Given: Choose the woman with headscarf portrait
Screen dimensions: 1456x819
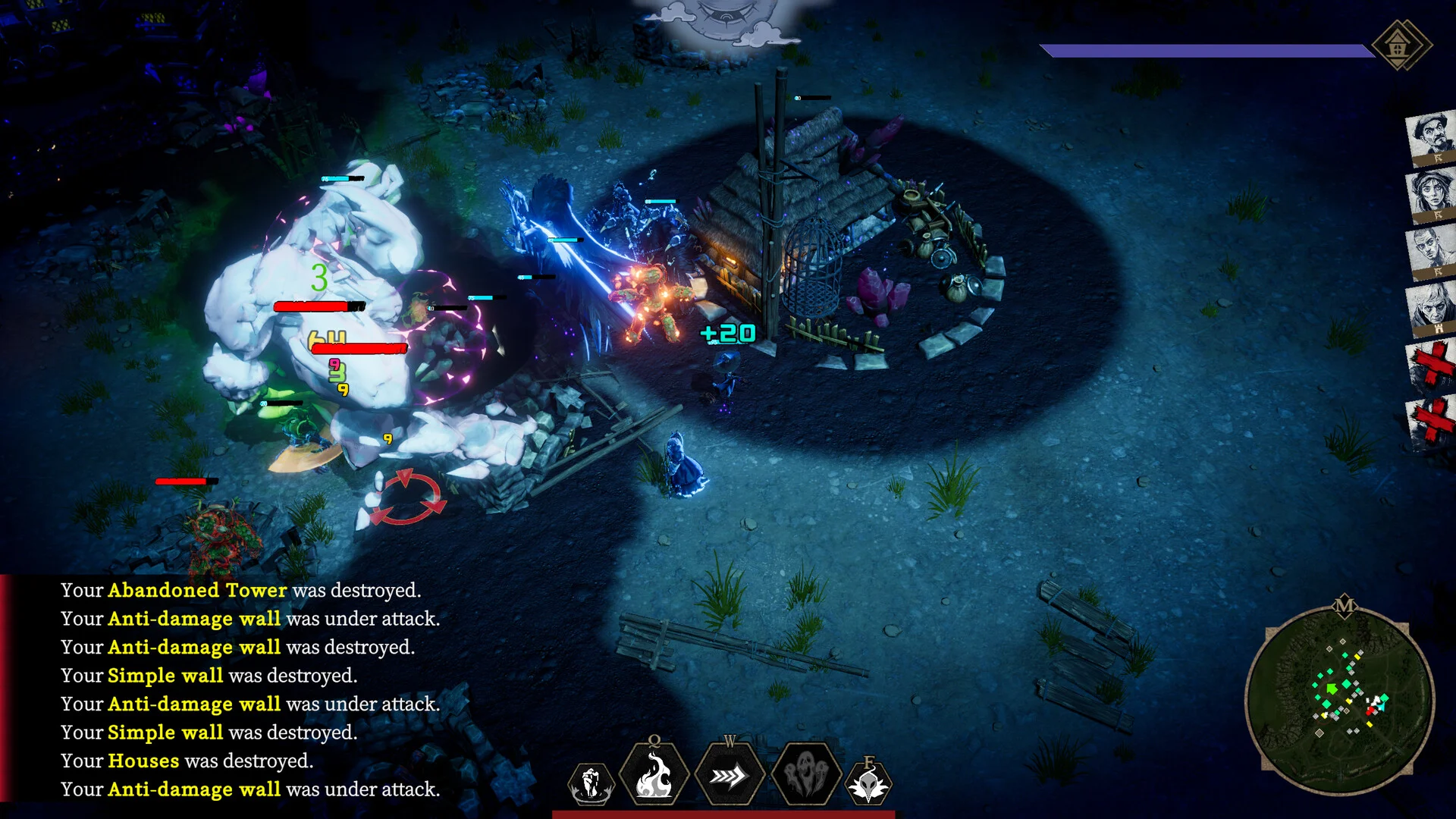Looking at the screenshot, I should [1431, 195].
